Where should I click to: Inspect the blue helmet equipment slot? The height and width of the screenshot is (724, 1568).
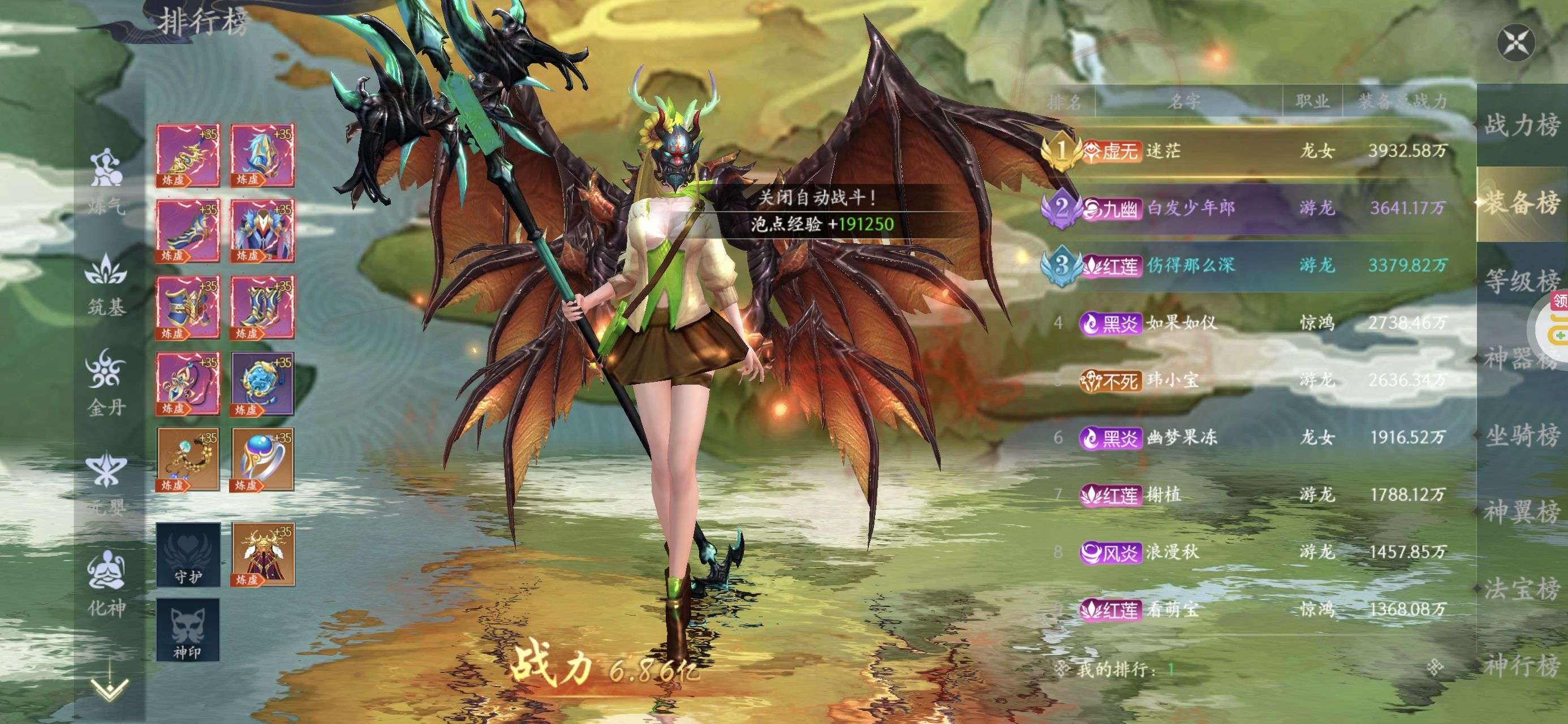[x=262, y=156]
